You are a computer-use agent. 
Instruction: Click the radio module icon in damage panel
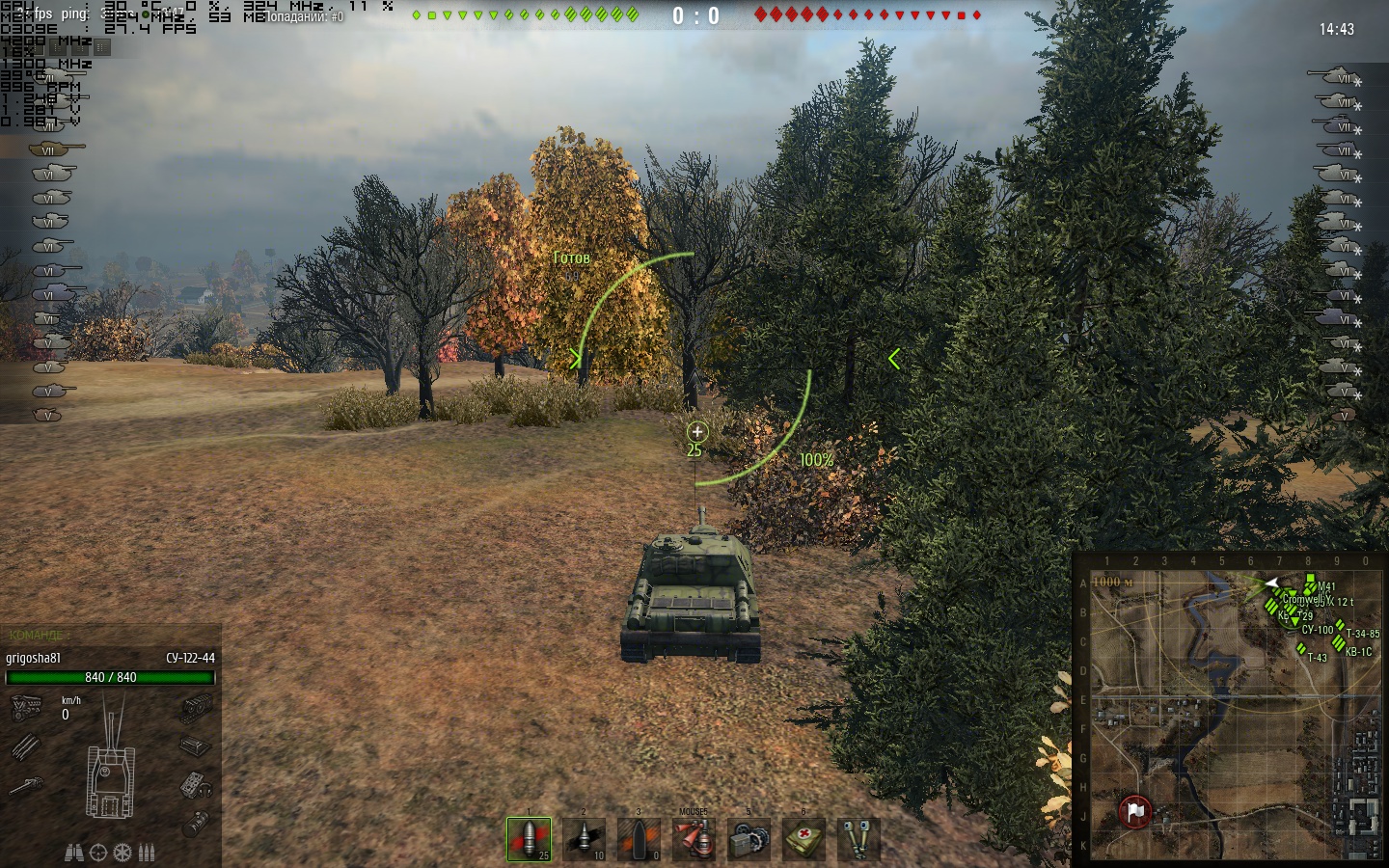(x=196, y=786)
